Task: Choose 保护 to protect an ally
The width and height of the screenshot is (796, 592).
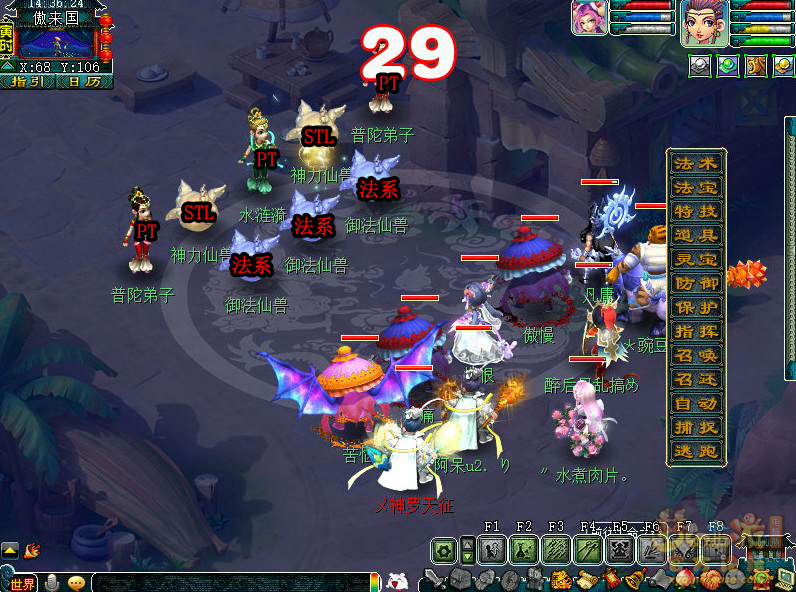Action: 696,307
